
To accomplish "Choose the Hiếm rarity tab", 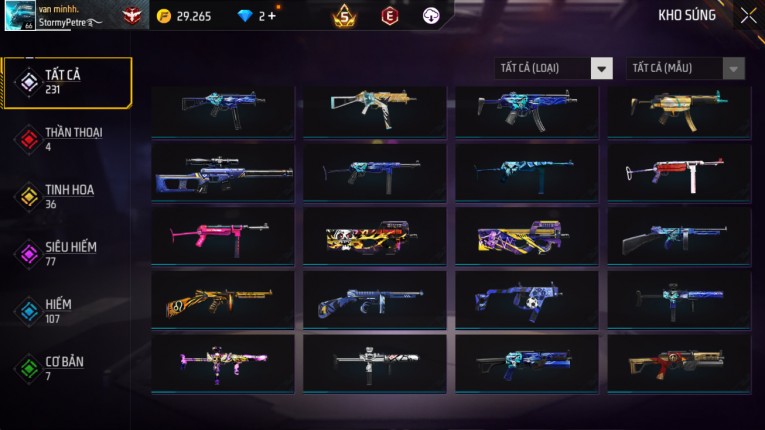I will 67,310.
